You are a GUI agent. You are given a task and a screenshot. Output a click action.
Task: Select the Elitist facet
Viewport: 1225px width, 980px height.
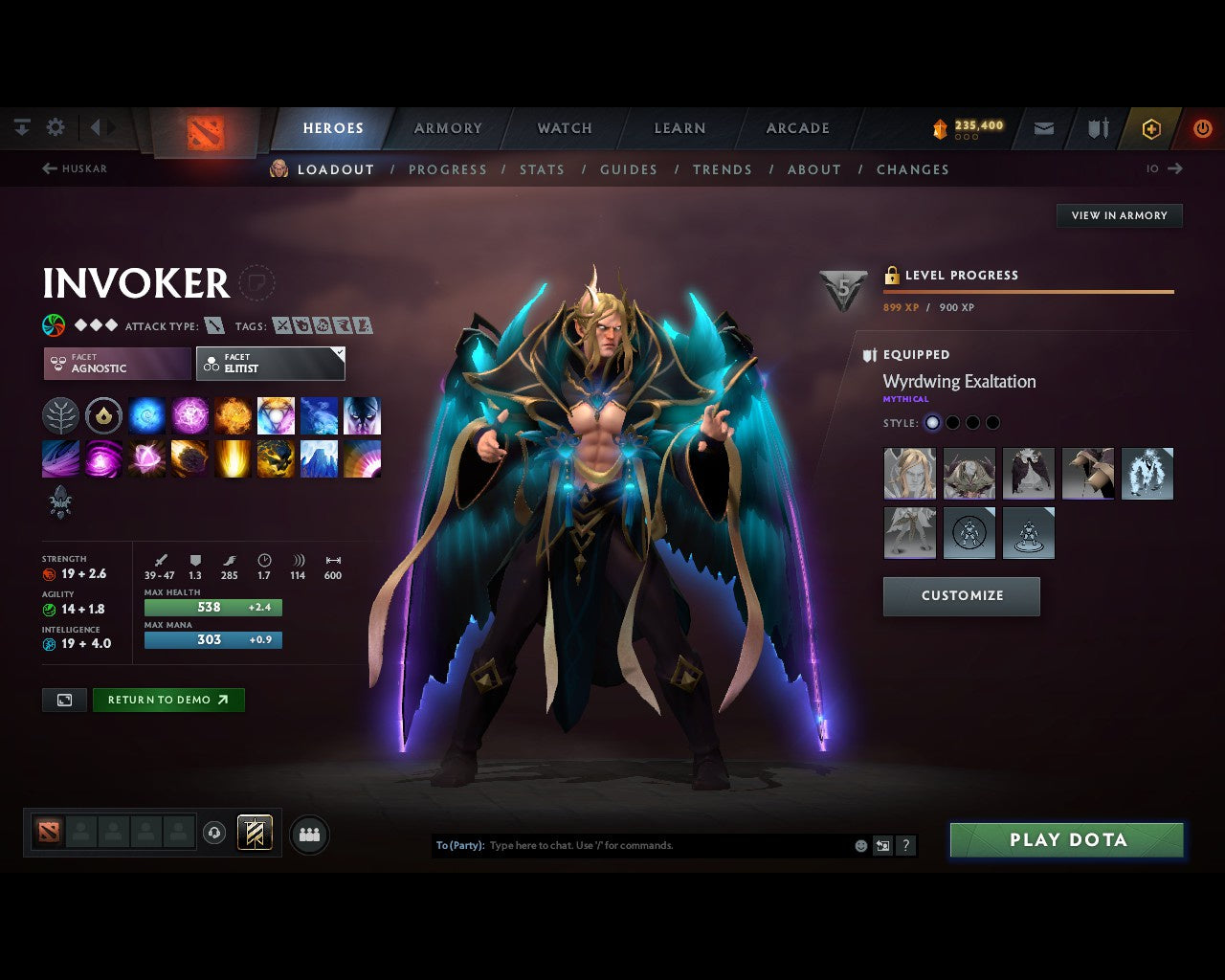[270, 364]
